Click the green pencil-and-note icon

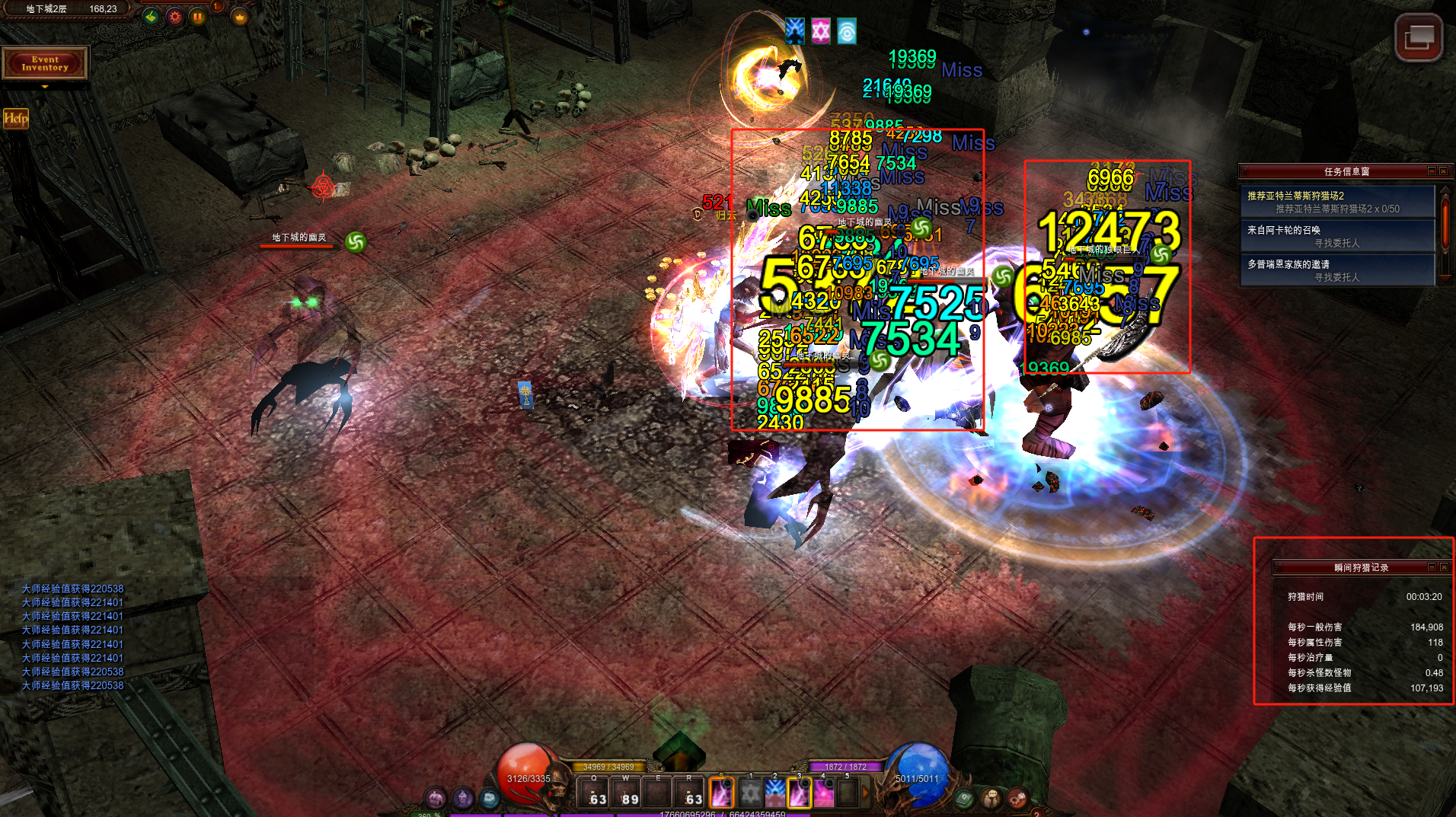click(151, 16)
